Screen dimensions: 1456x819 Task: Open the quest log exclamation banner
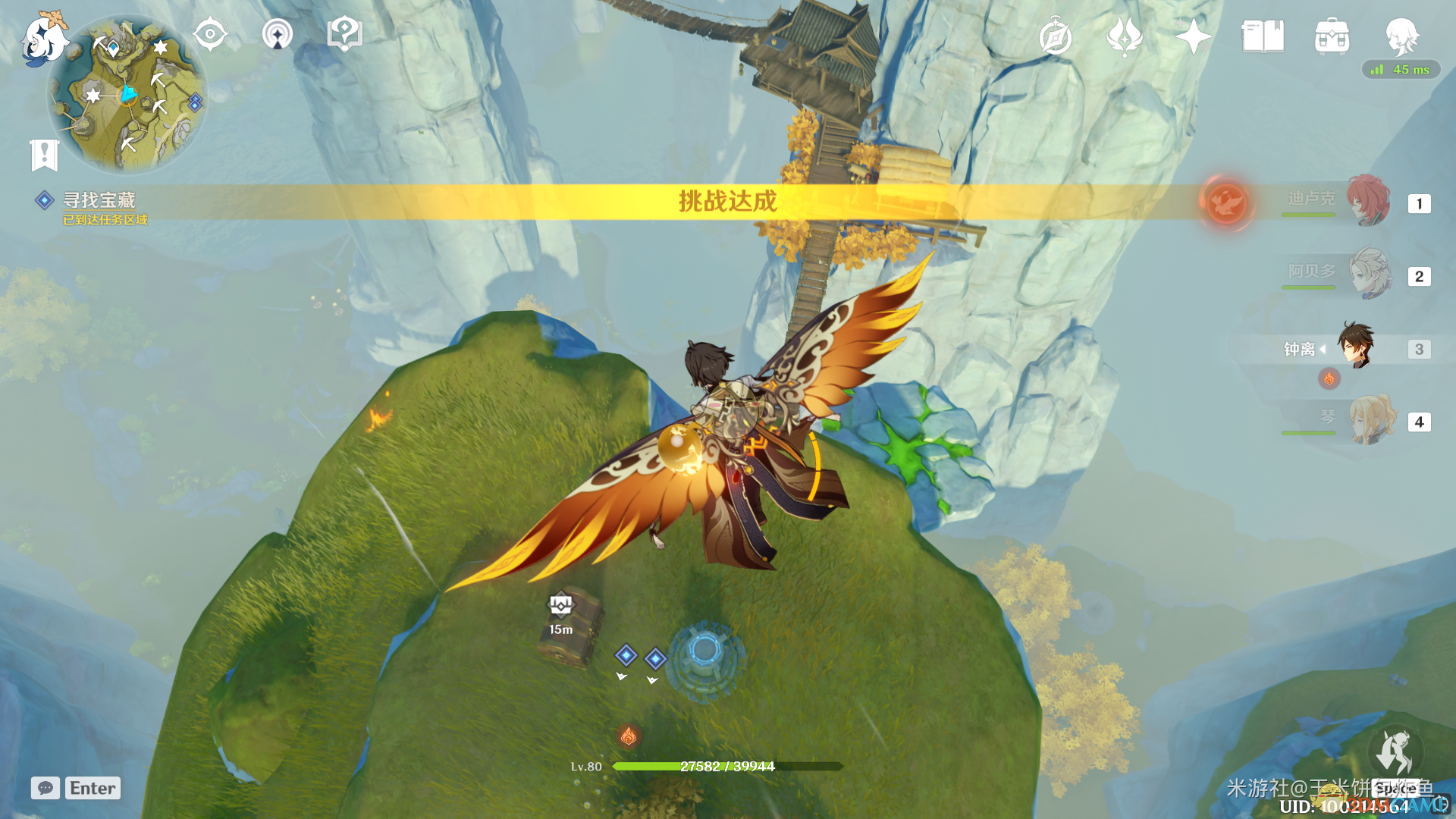45,155
